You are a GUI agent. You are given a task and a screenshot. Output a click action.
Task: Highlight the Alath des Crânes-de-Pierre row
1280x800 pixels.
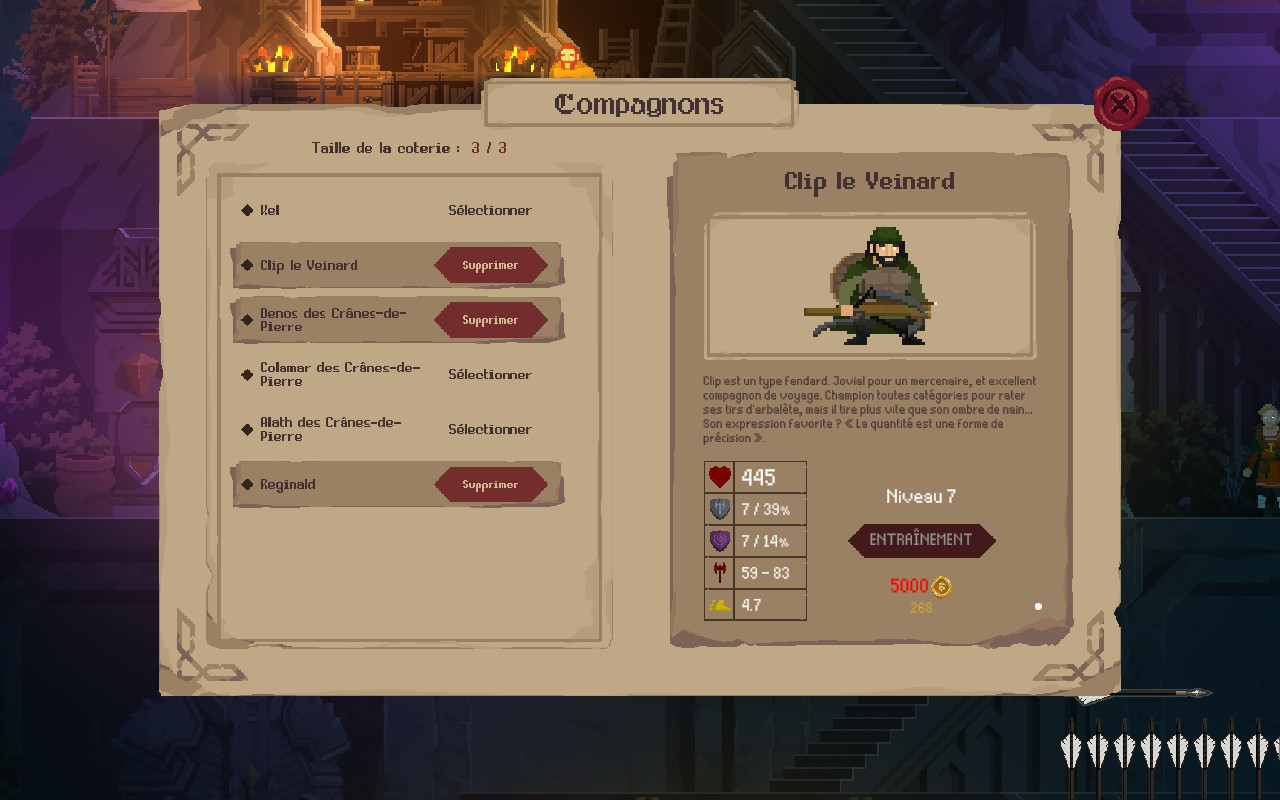click(x=330, y=429)
